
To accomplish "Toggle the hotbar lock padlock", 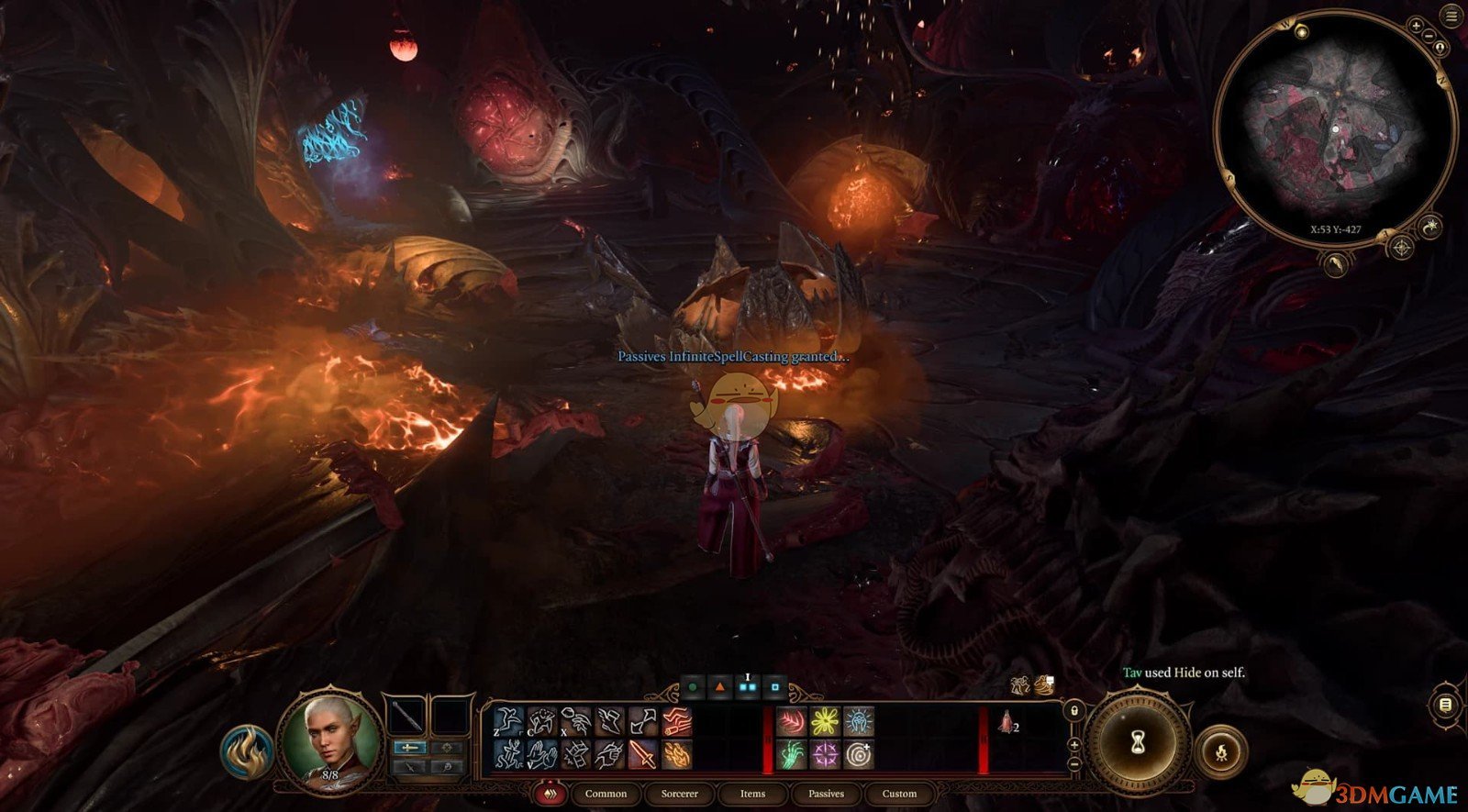I will pos(1073,710).
